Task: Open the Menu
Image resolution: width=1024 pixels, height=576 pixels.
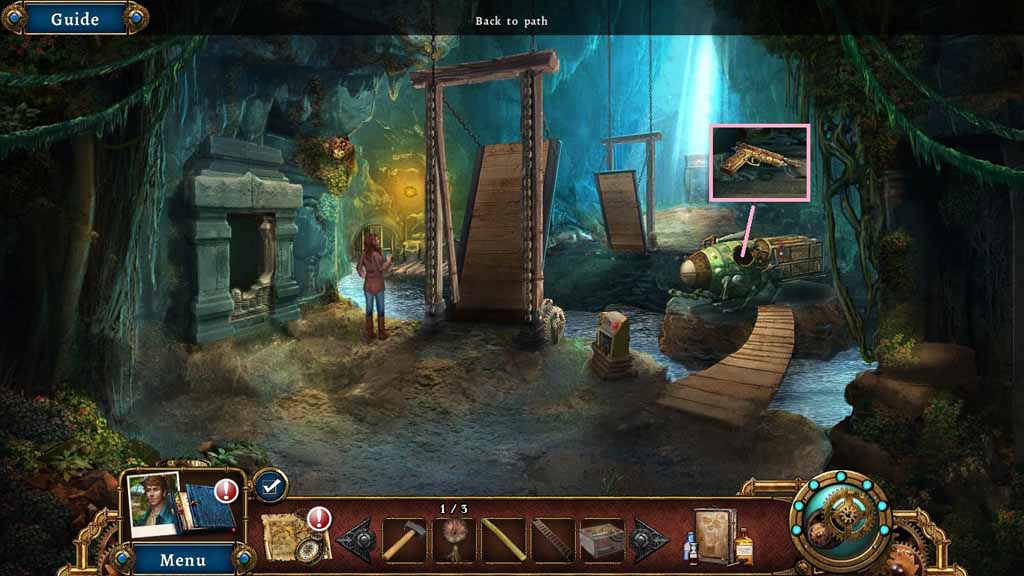Action: [183, 559]
